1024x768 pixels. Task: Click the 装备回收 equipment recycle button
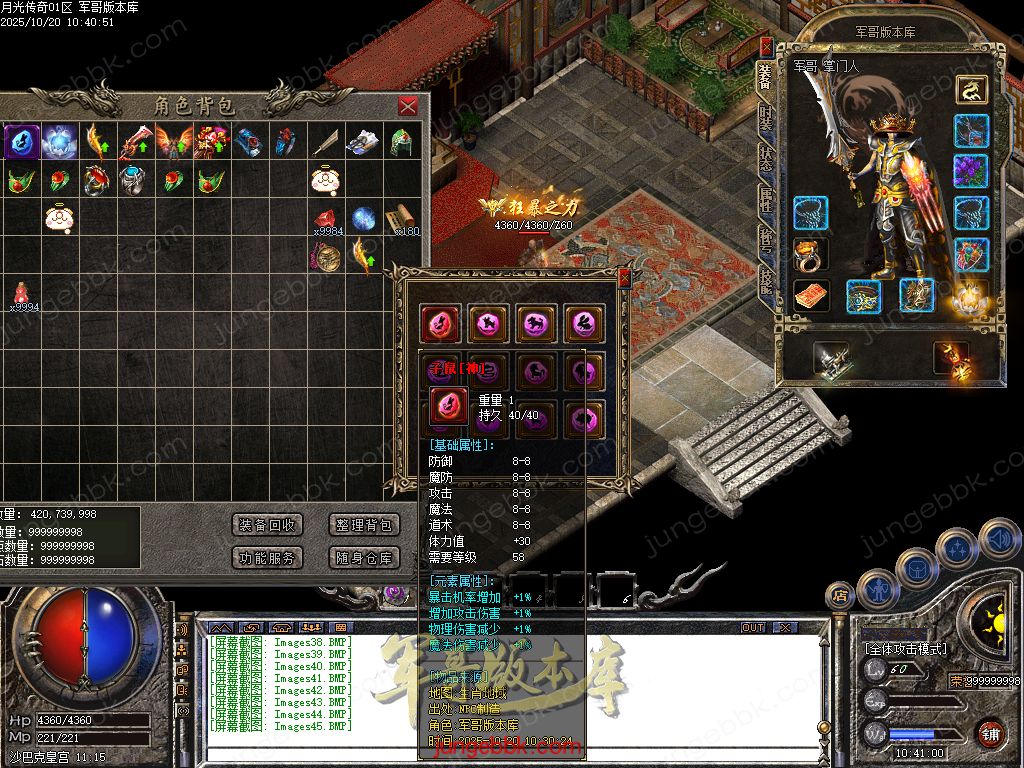(x=267, y=525)
